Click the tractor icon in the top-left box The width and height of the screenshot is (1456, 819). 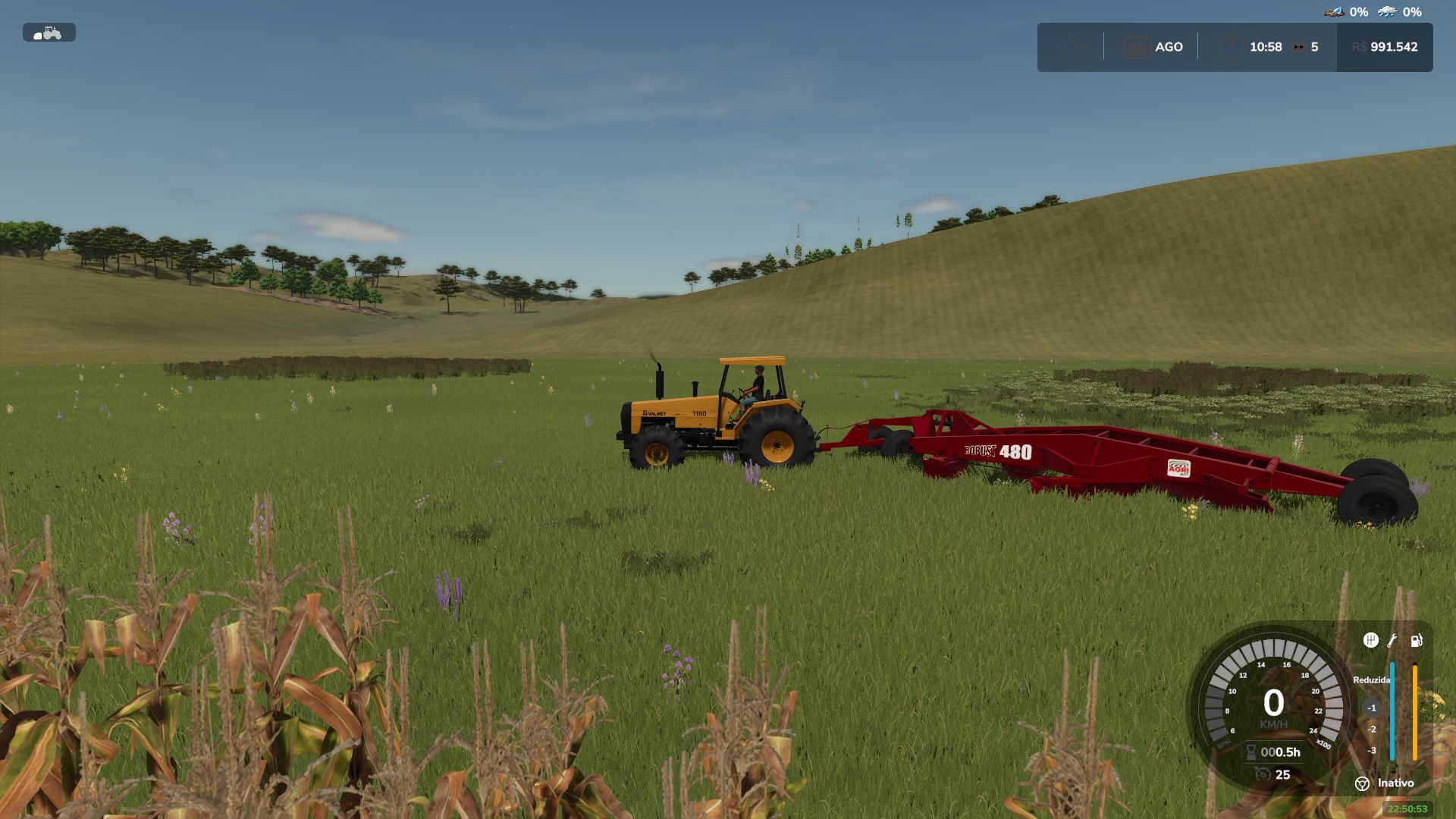[x=52, y=33]
